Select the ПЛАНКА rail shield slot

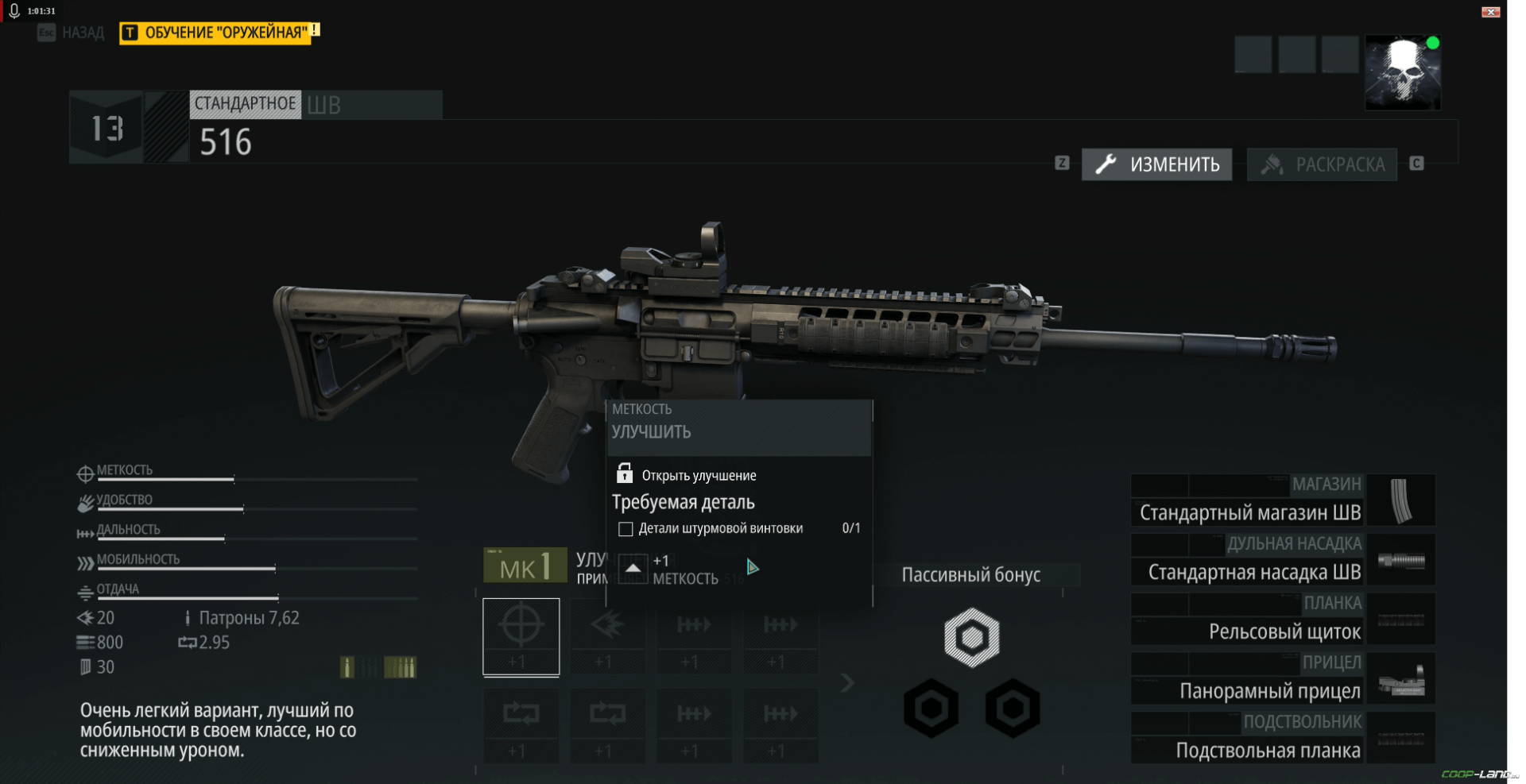coord(1283,620)
